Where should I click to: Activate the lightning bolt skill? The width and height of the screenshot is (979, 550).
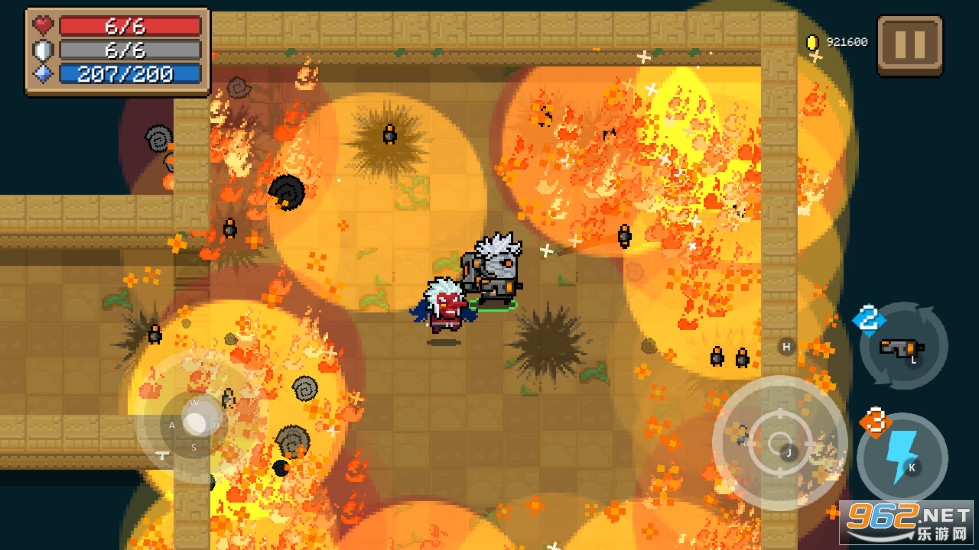coord(902,456)
